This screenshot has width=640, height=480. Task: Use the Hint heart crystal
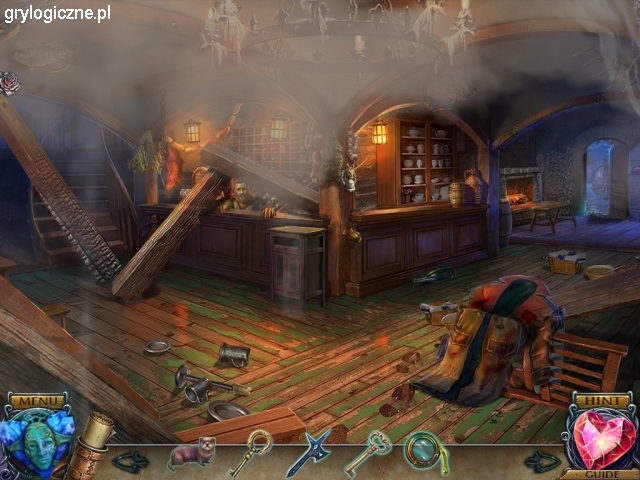(603, 437)
